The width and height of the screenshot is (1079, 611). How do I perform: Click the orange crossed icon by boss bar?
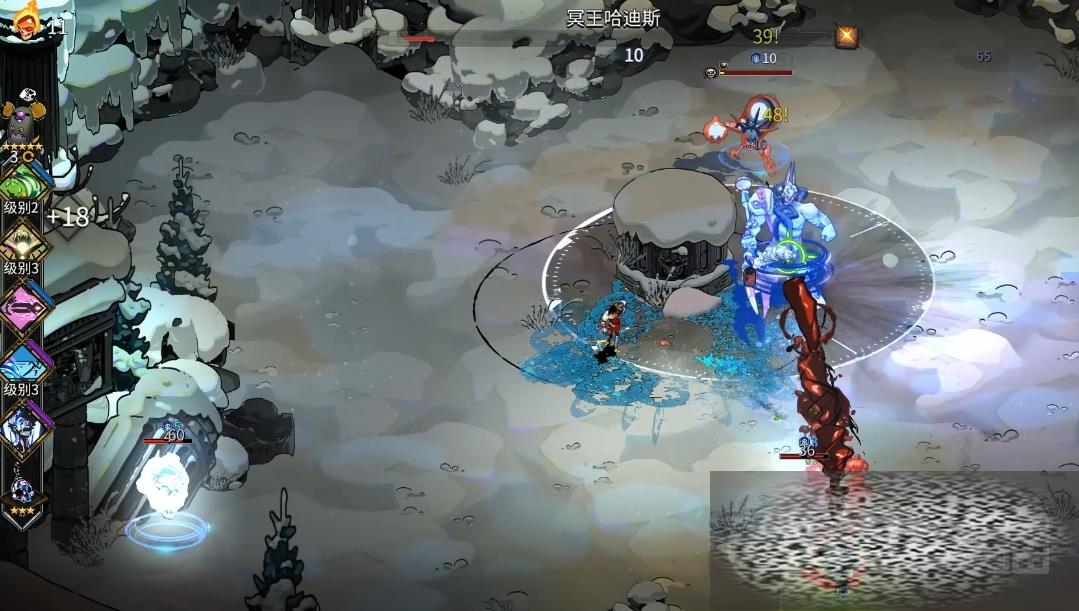click(x=847, y=37)
